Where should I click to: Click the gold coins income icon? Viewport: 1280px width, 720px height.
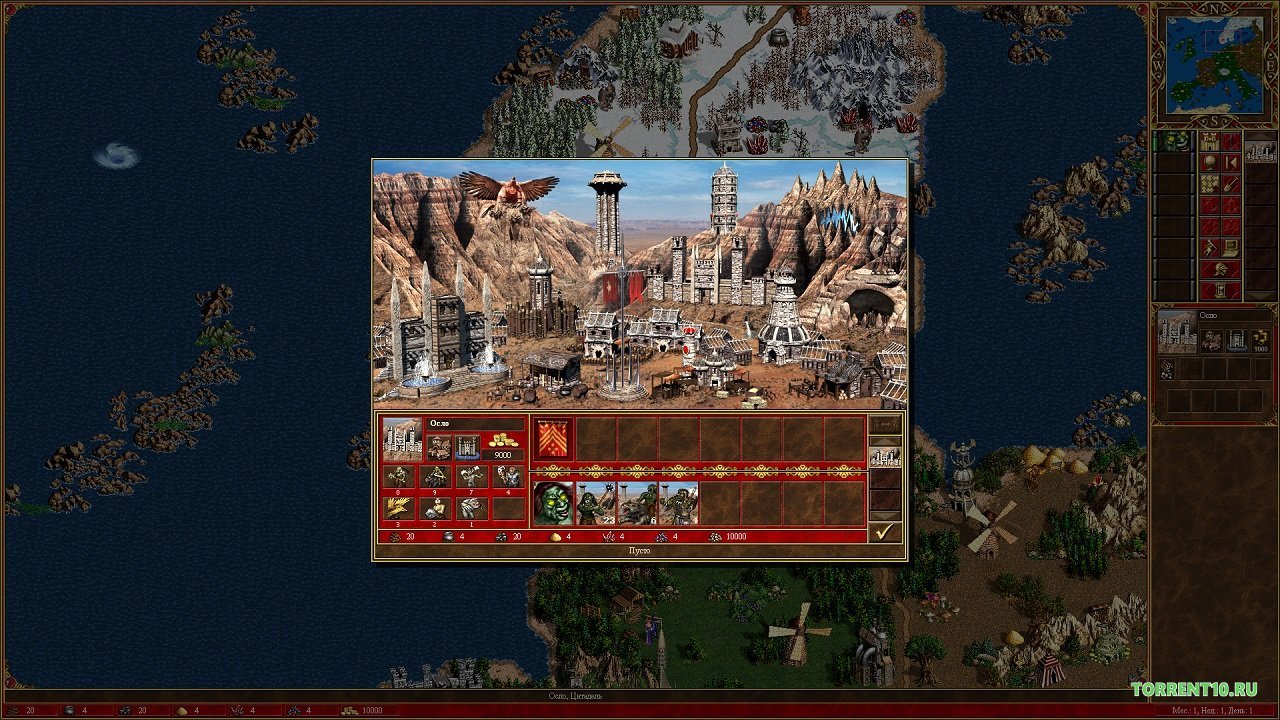tap(503, 441)
